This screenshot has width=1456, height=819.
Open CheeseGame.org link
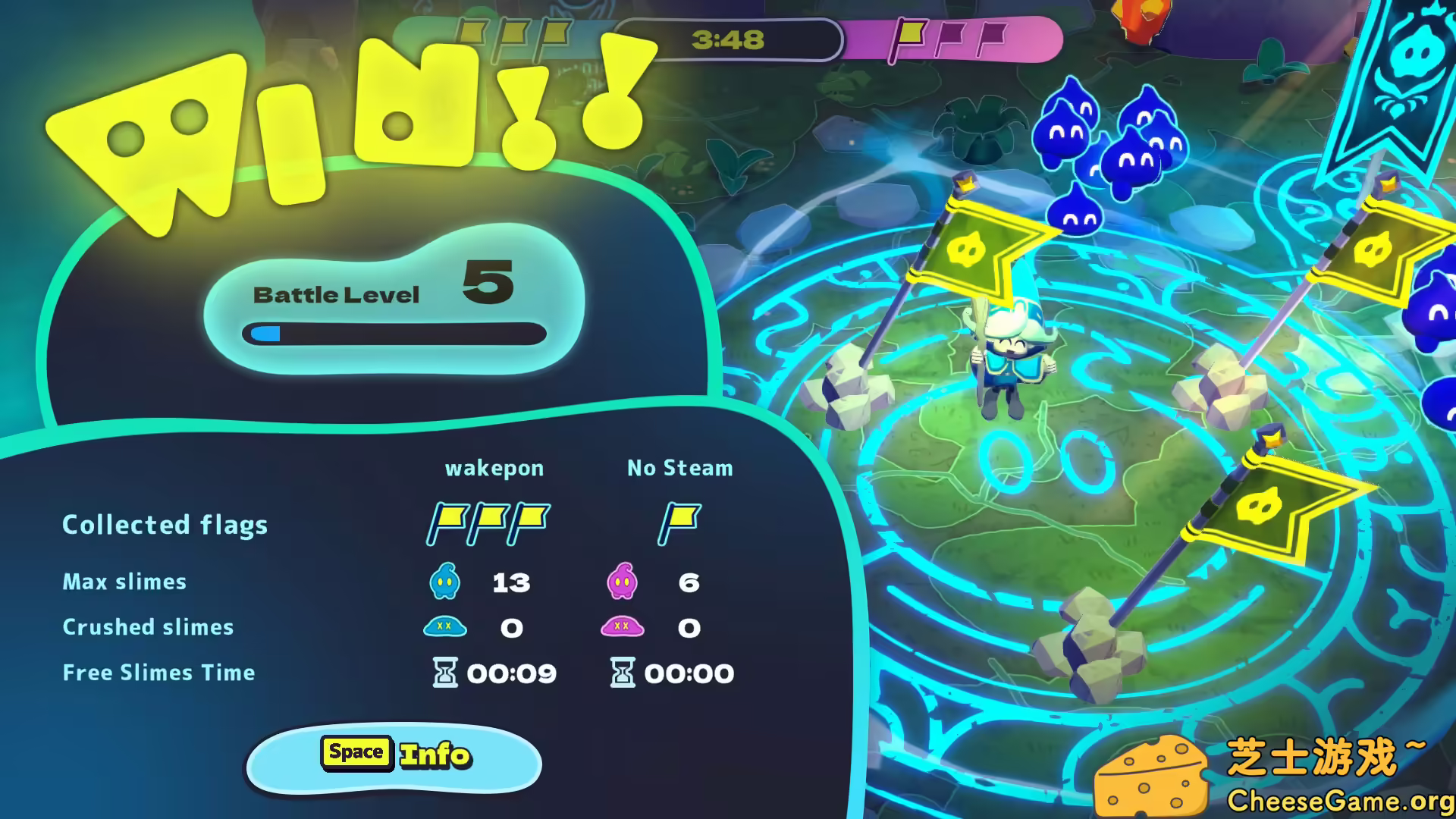pyautogui.click(x=1341, y=799)
